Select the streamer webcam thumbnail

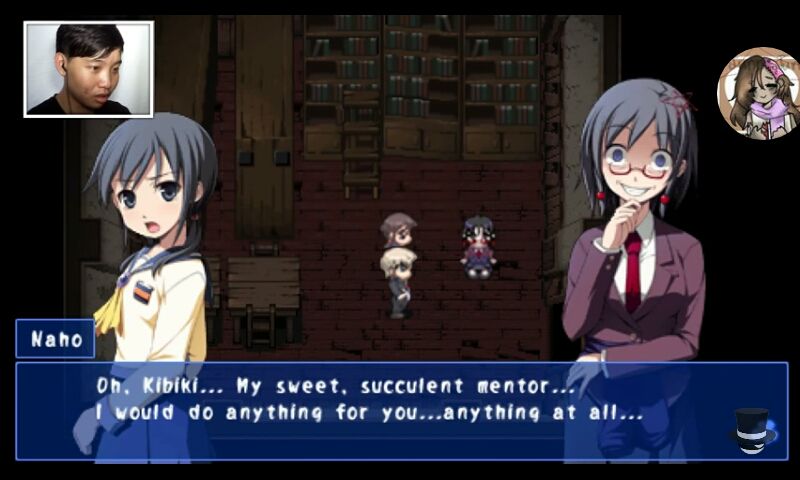click(89, 69)
